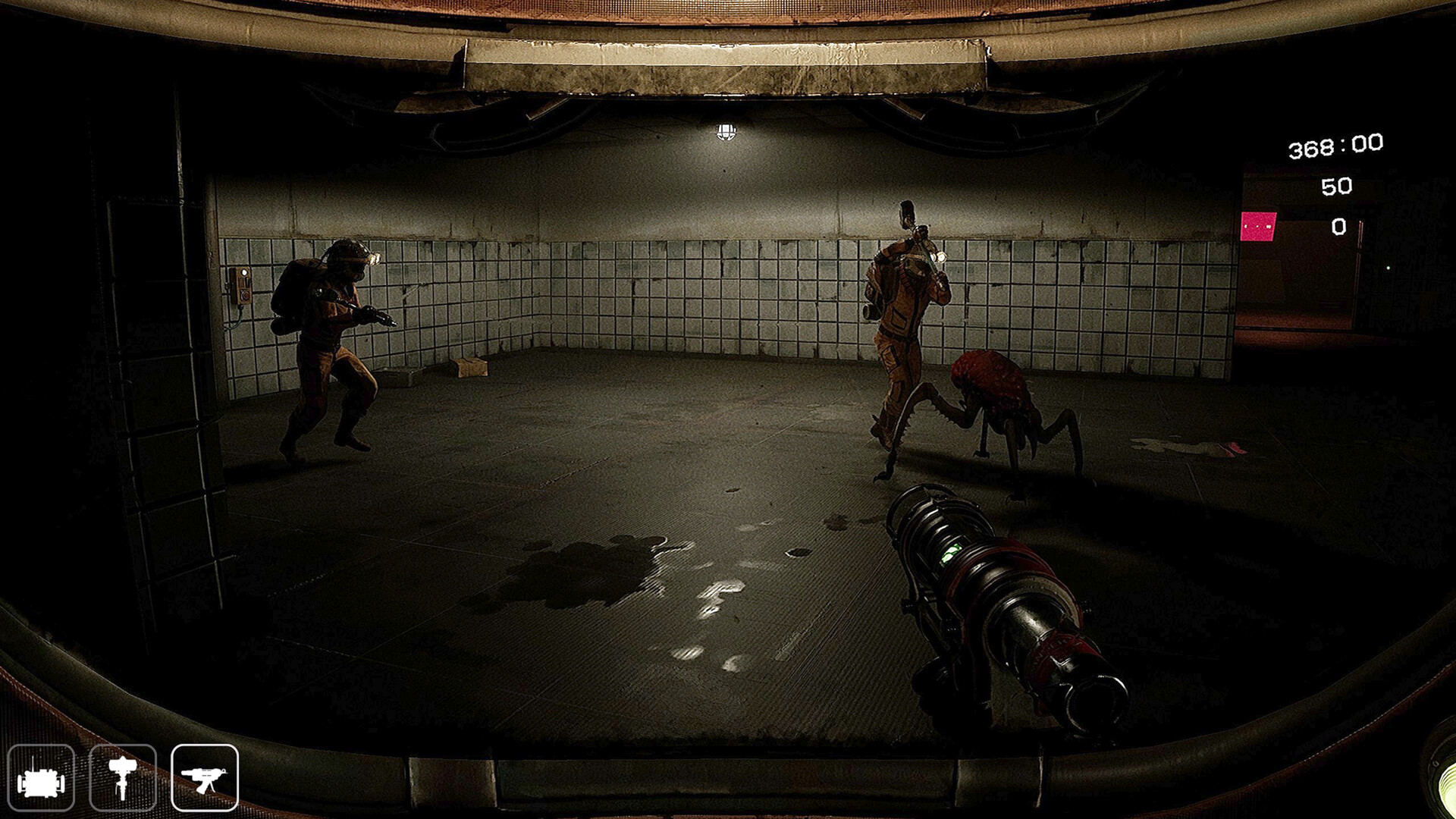Click the ceiling lamp fixture
The height and width of the screenshot is (819, 1456).
click(x=726, y=132)
